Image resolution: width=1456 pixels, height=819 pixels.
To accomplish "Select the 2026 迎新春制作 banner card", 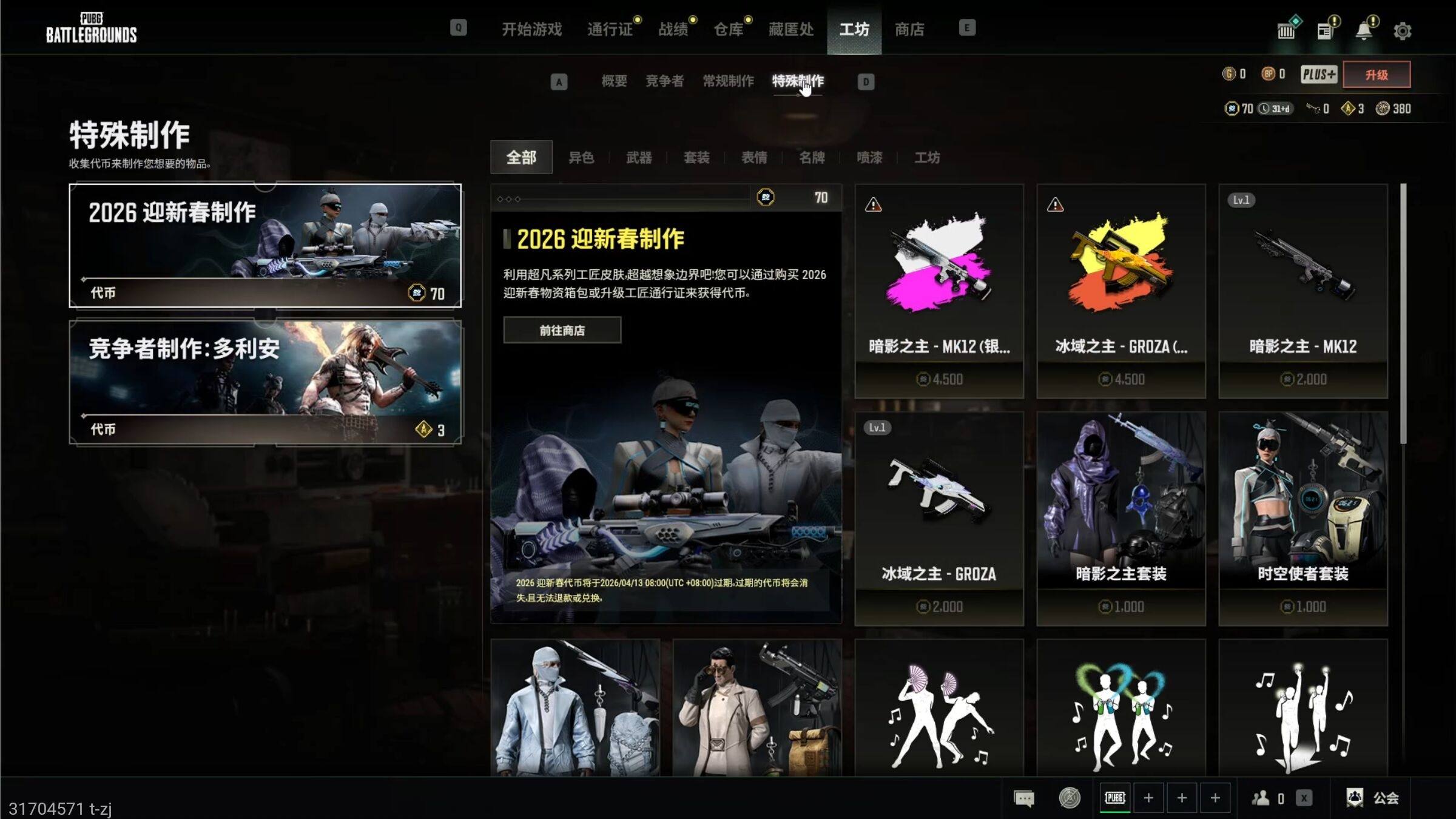I will click(x=265, y=246).
